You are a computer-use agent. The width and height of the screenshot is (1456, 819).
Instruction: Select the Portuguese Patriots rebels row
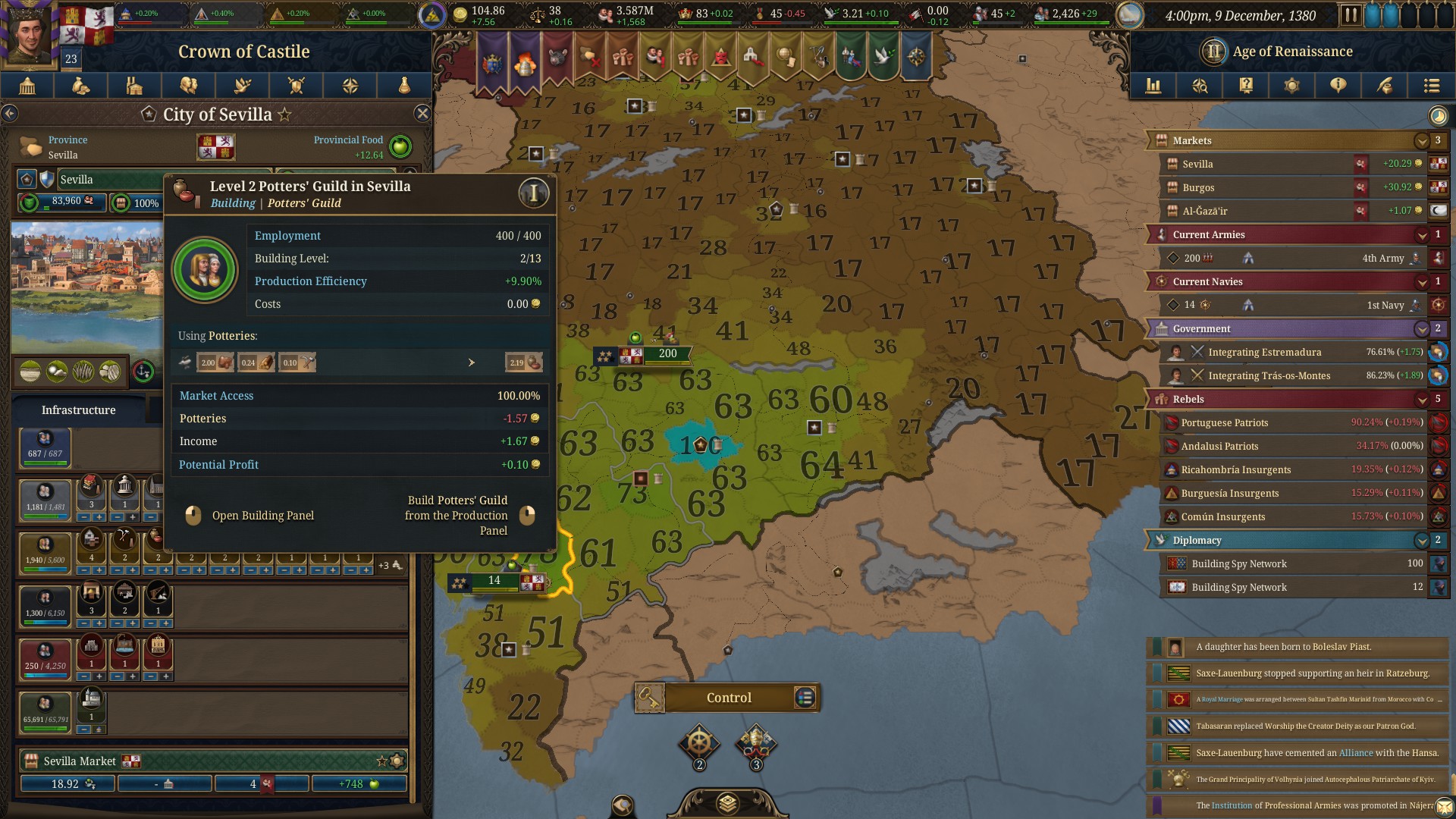click(x=1289, y=422)
